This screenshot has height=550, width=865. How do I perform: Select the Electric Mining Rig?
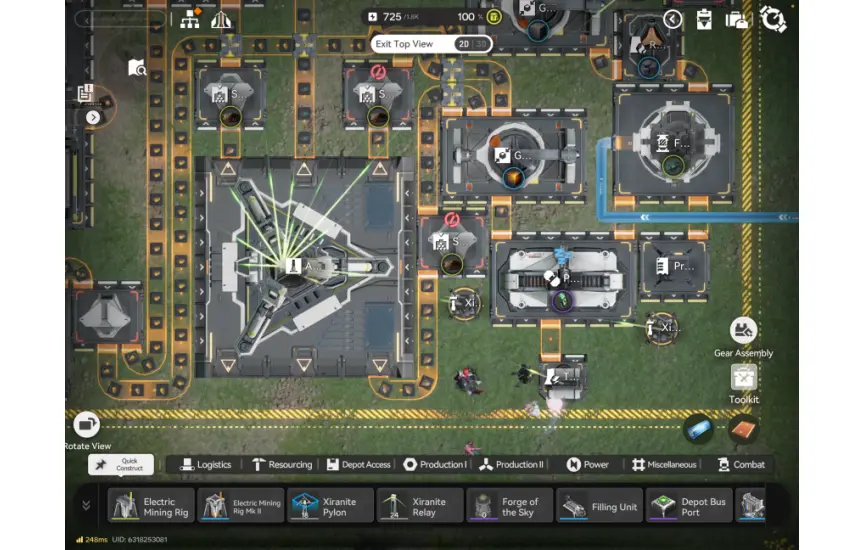click(151, 506)
